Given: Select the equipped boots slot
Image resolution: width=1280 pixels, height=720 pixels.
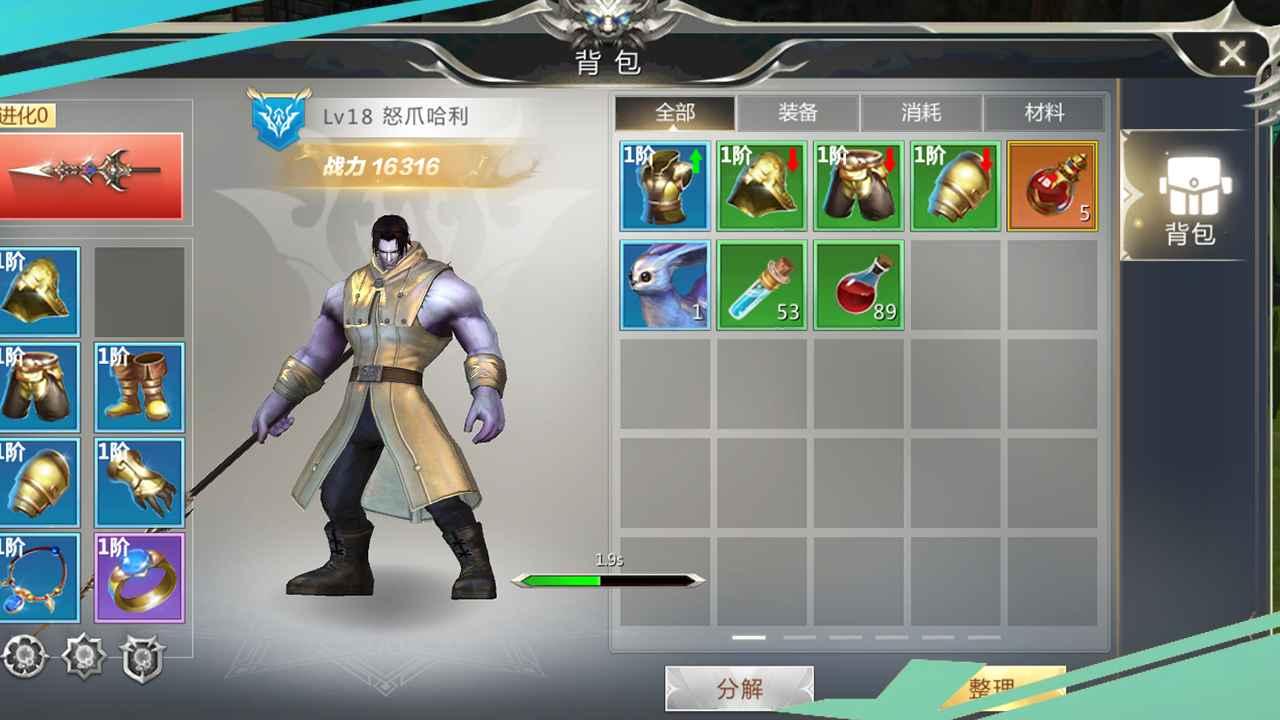Looking at the screenshot, I should [x=139, y=385].
